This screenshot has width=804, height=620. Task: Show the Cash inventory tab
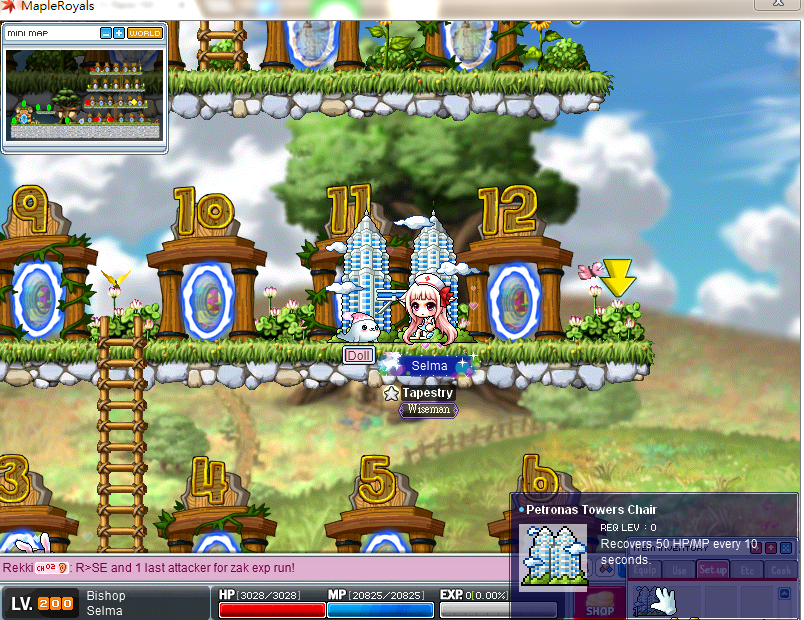(x=780, y=570)
